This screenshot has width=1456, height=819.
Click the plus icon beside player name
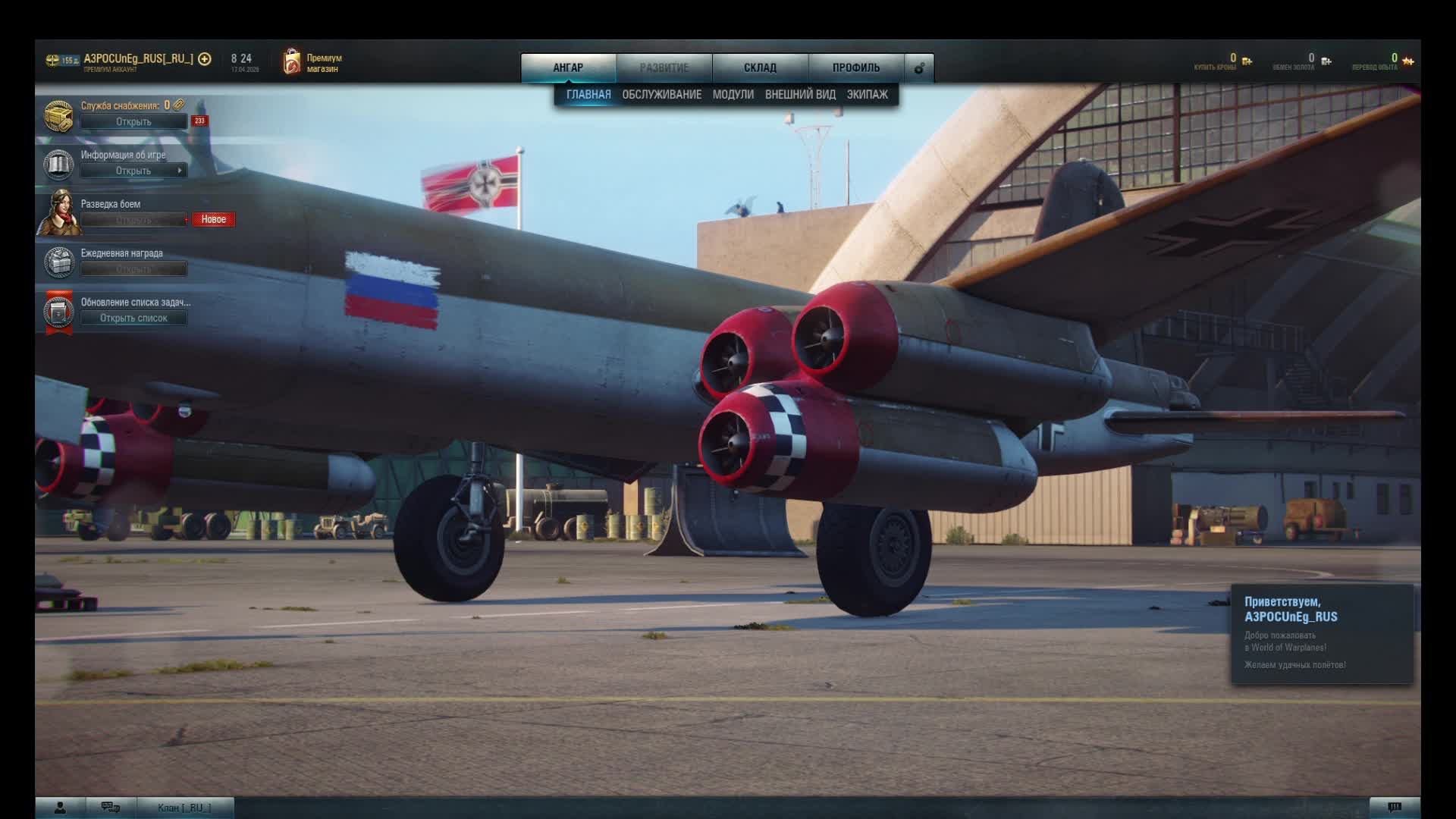pyautogui.click(x=205, y=58)
